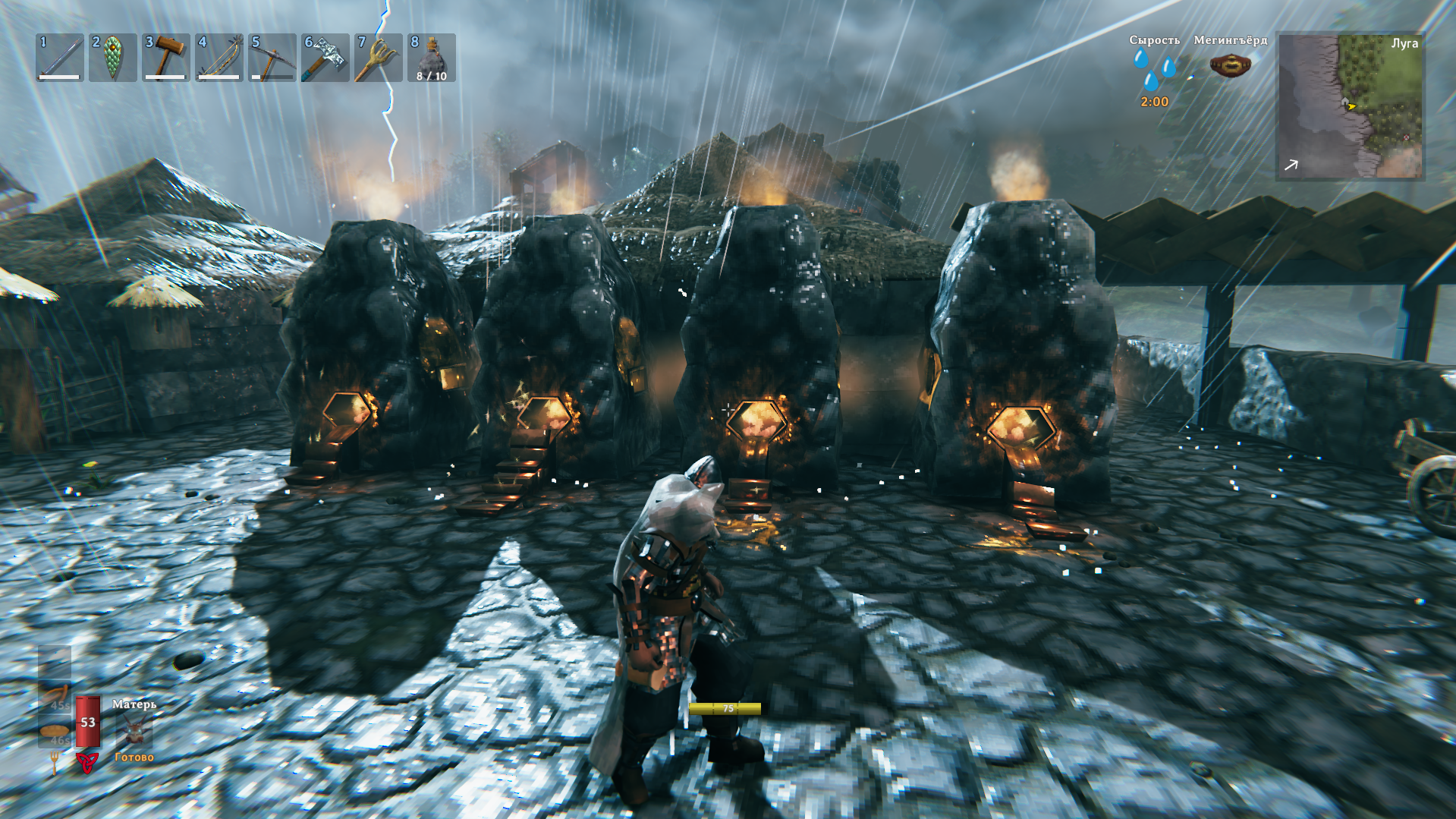Screen dimensions: 1456x819
Task: Open the Луга minimap
Action: click(1350, 106)
